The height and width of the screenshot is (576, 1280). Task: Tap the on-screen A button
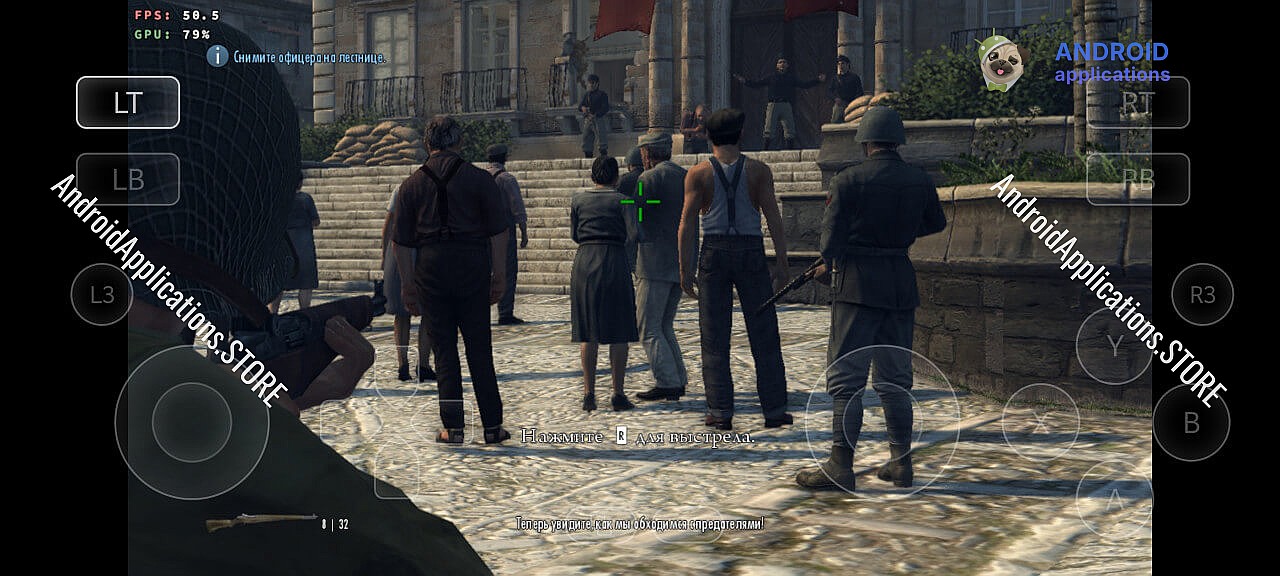(x=1114, y=497)
